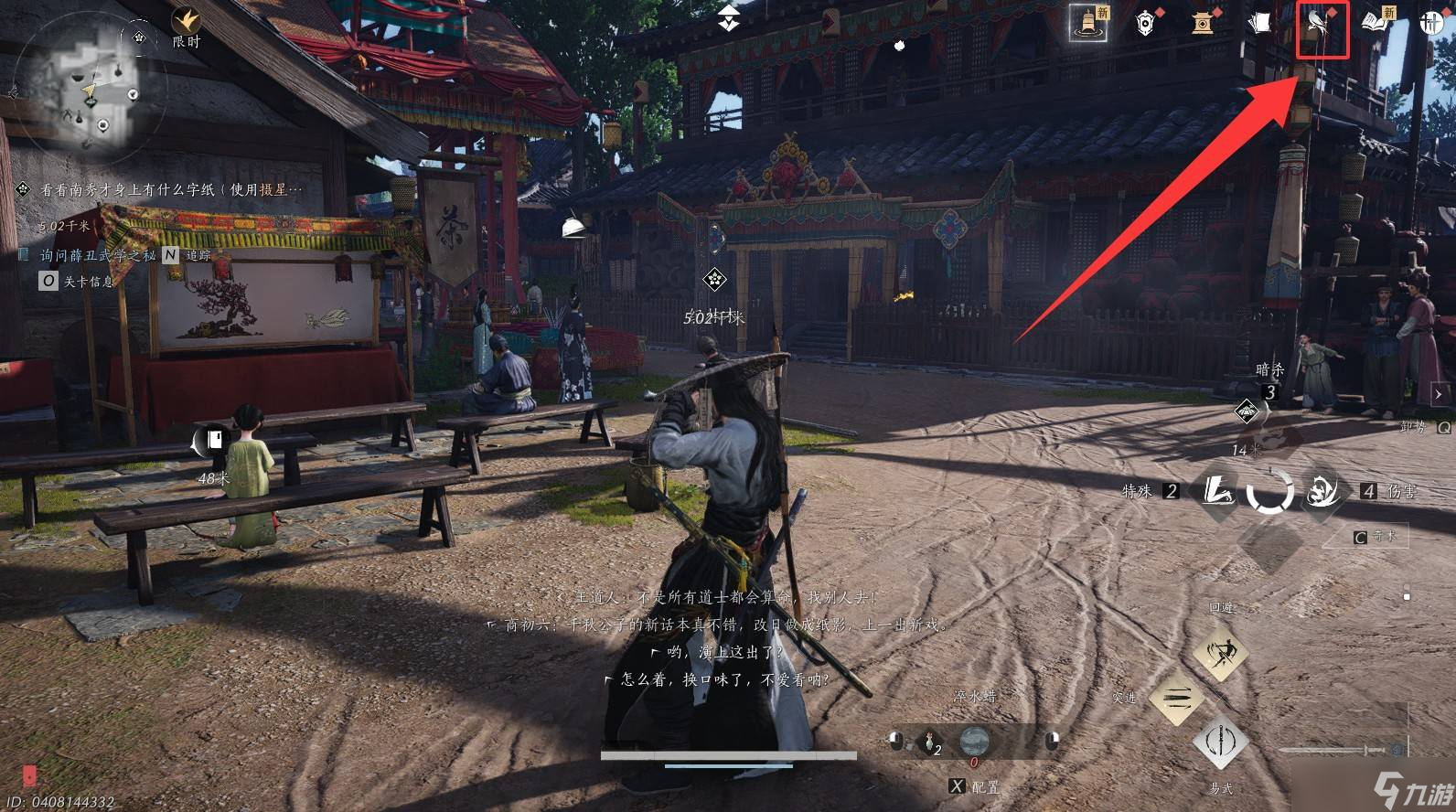
Task: Use the 回避 dodge skill button
Action: [1221, 652]
